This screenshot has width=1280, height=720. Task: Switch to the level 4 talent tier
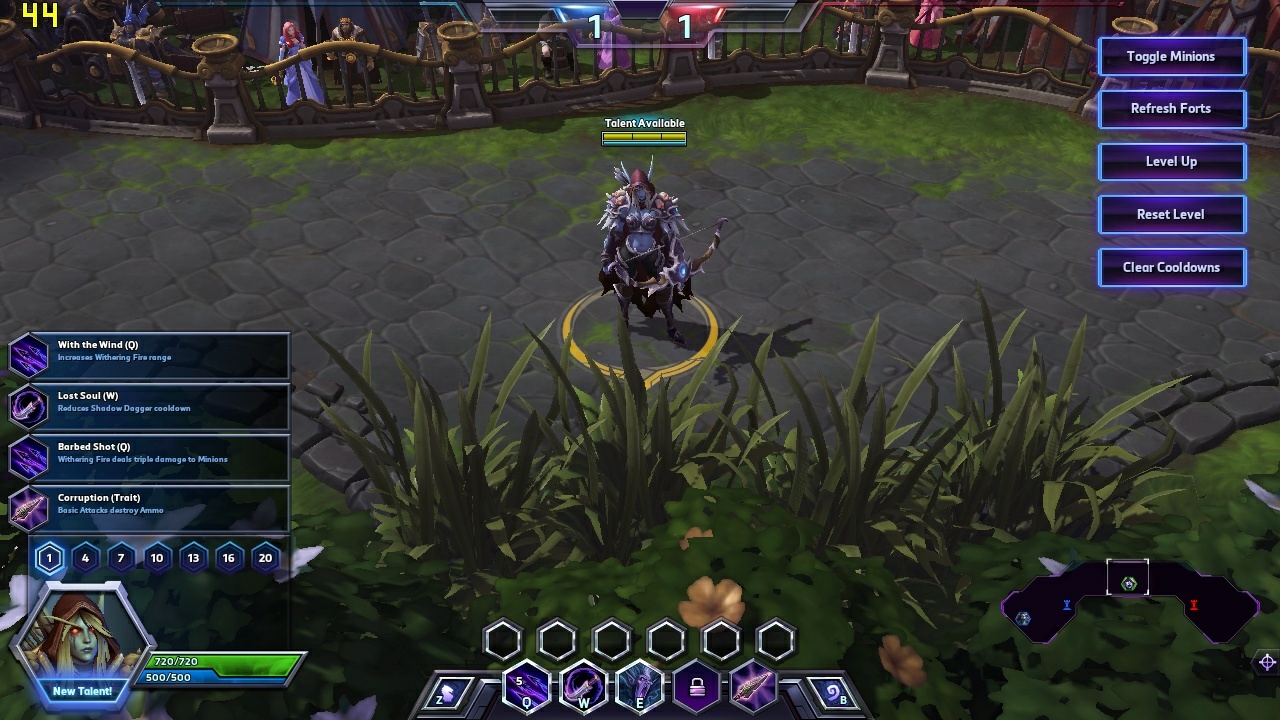click(x=85, y=558)
